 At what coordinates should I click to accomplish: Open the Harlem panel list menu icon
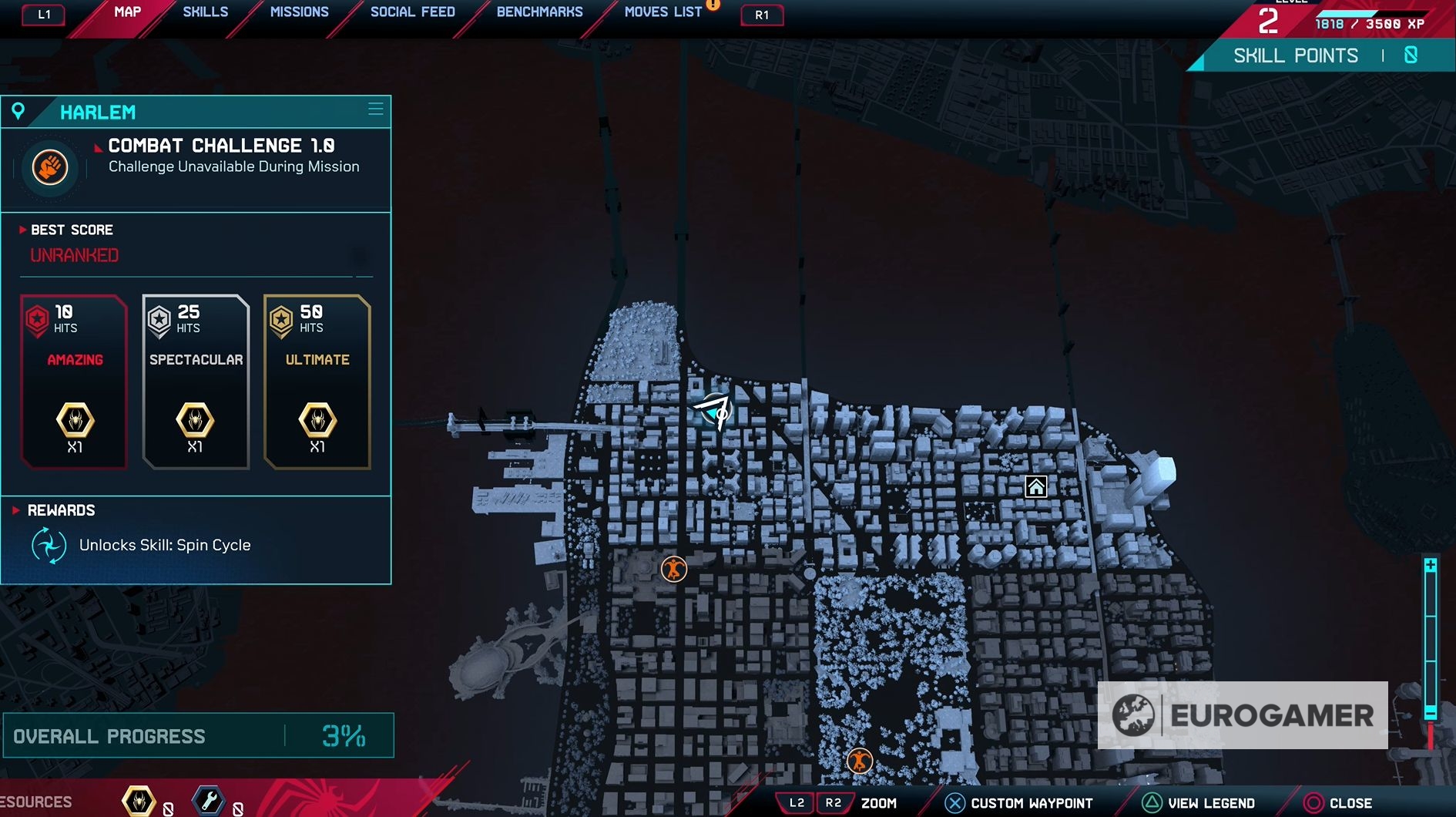point(376,109)
